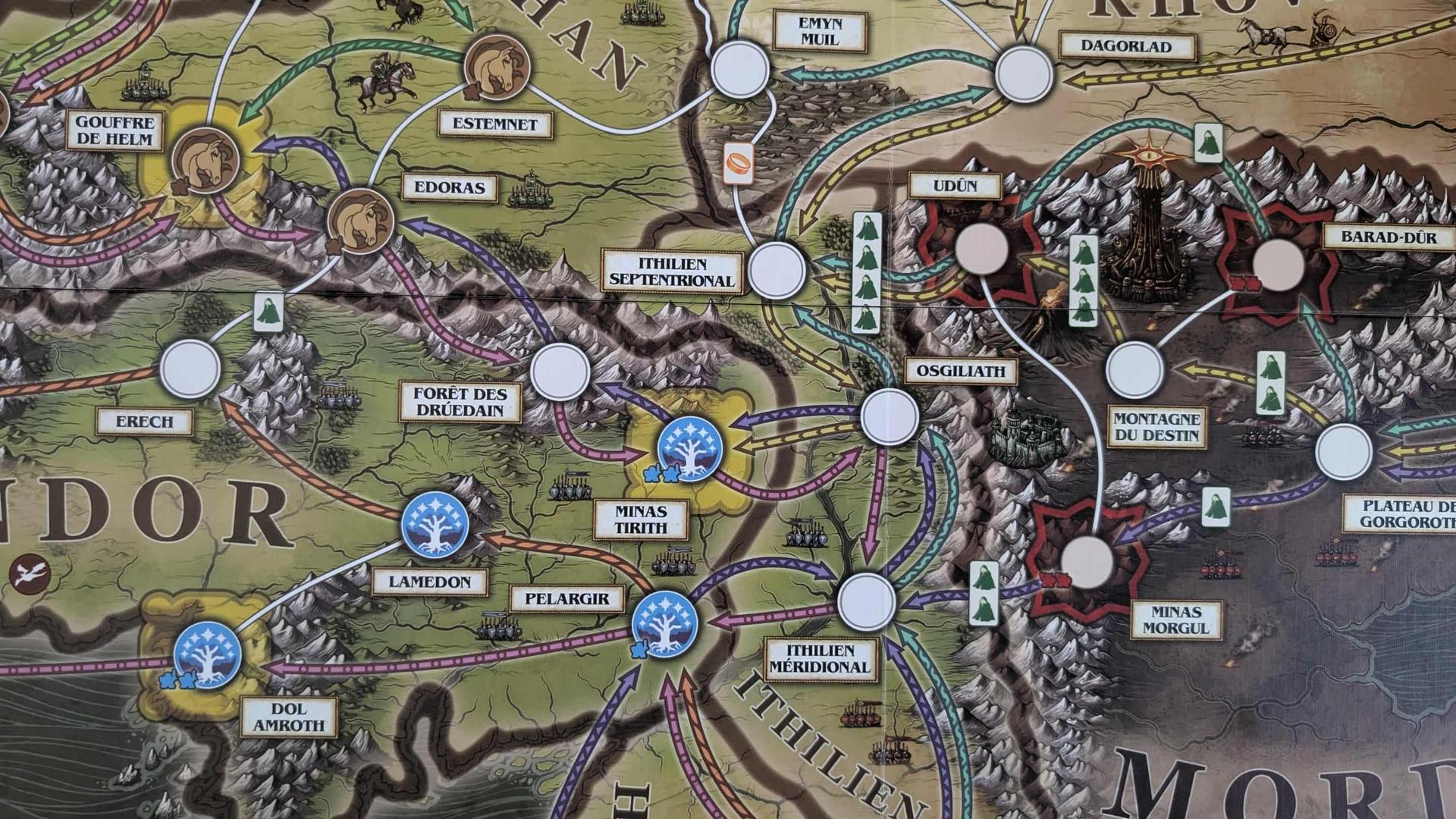Select the Erech location circle

click(190, 369)
